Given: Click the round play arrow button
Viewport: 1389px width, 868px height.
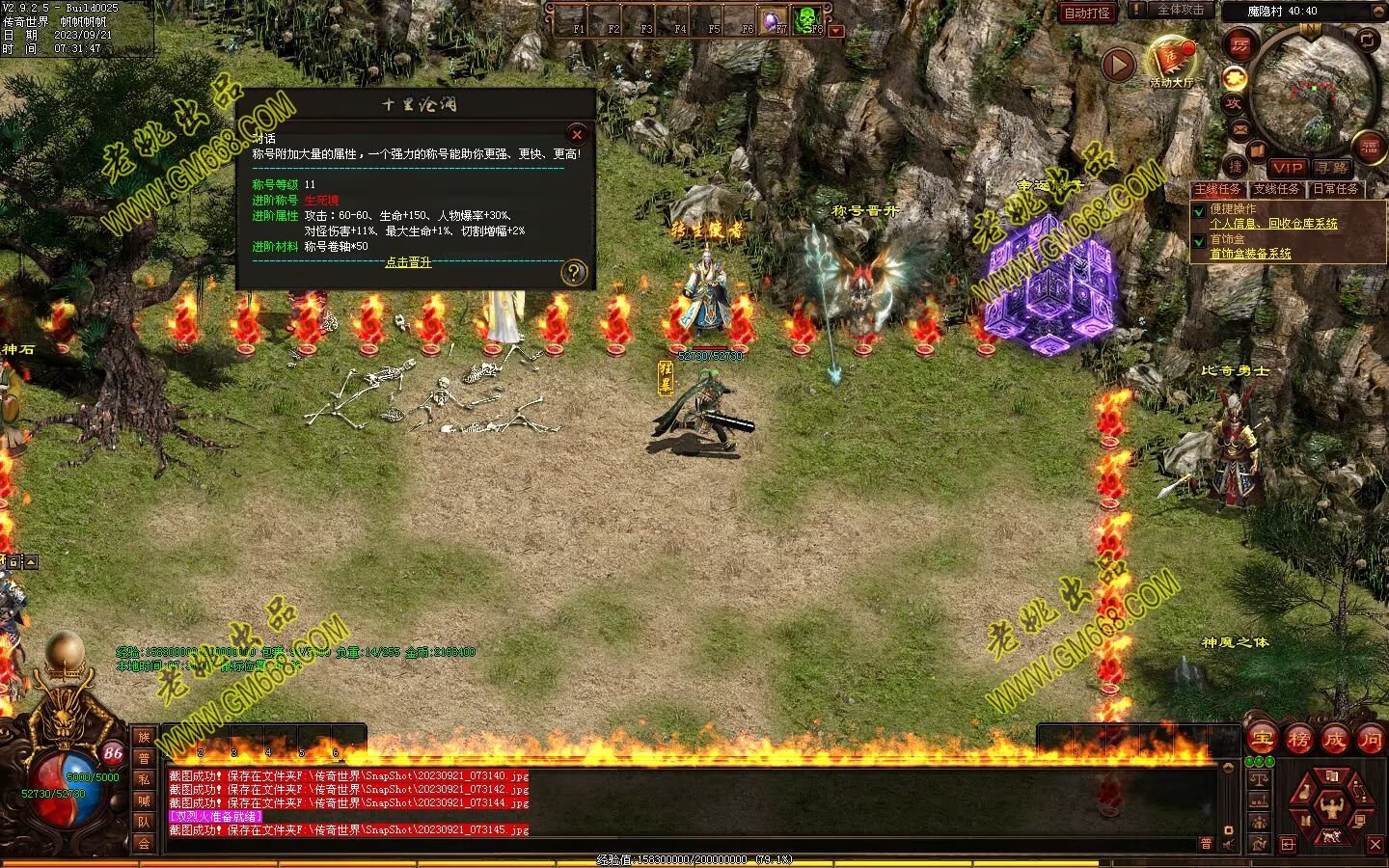Looking at the screenshot, I should tap(1118, 66).
